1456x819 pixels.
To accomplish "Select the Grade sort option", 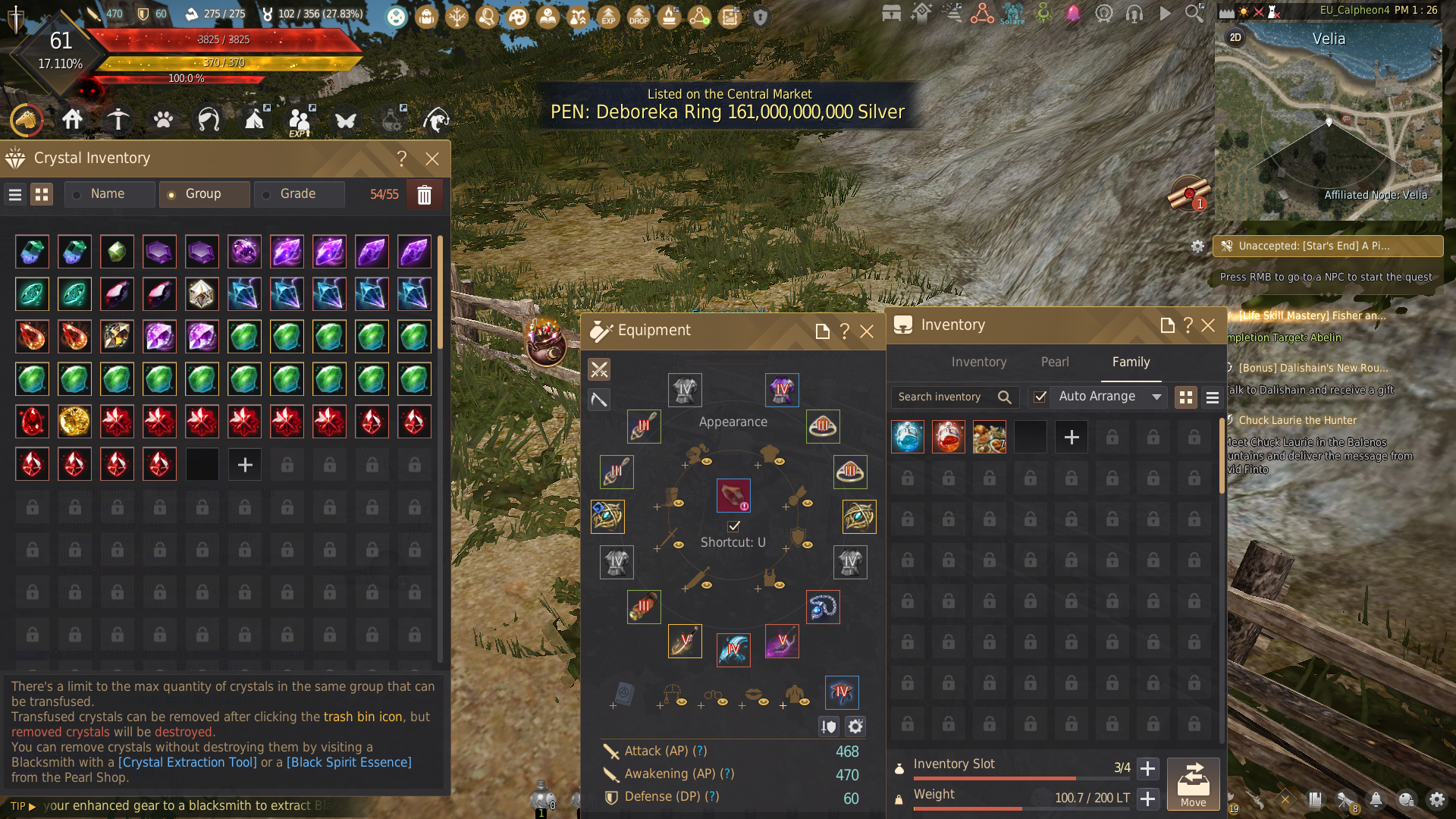I will tap(297, 194).
